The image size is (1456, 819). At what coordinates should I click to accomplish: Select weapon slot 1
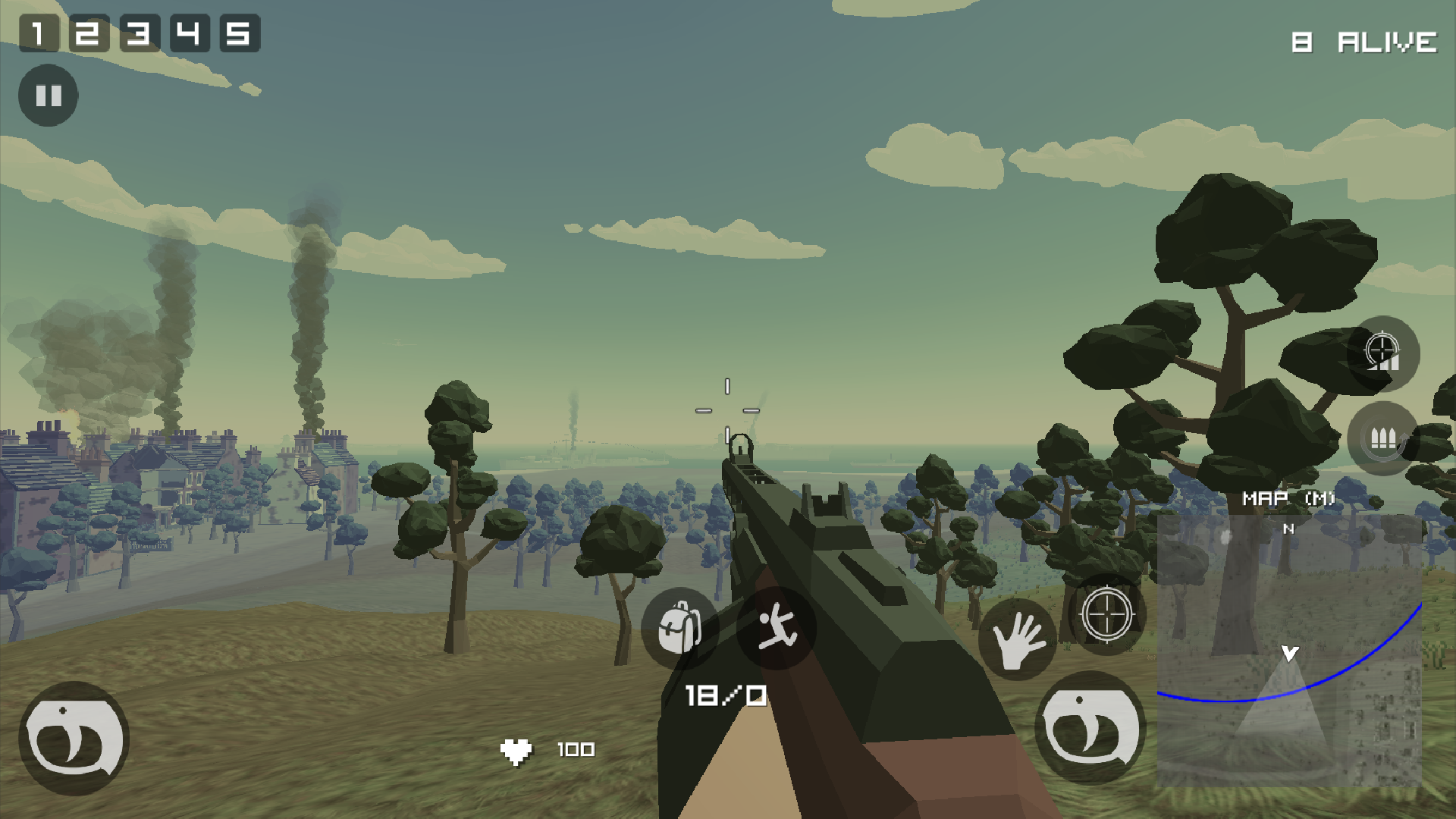[39, 33]
